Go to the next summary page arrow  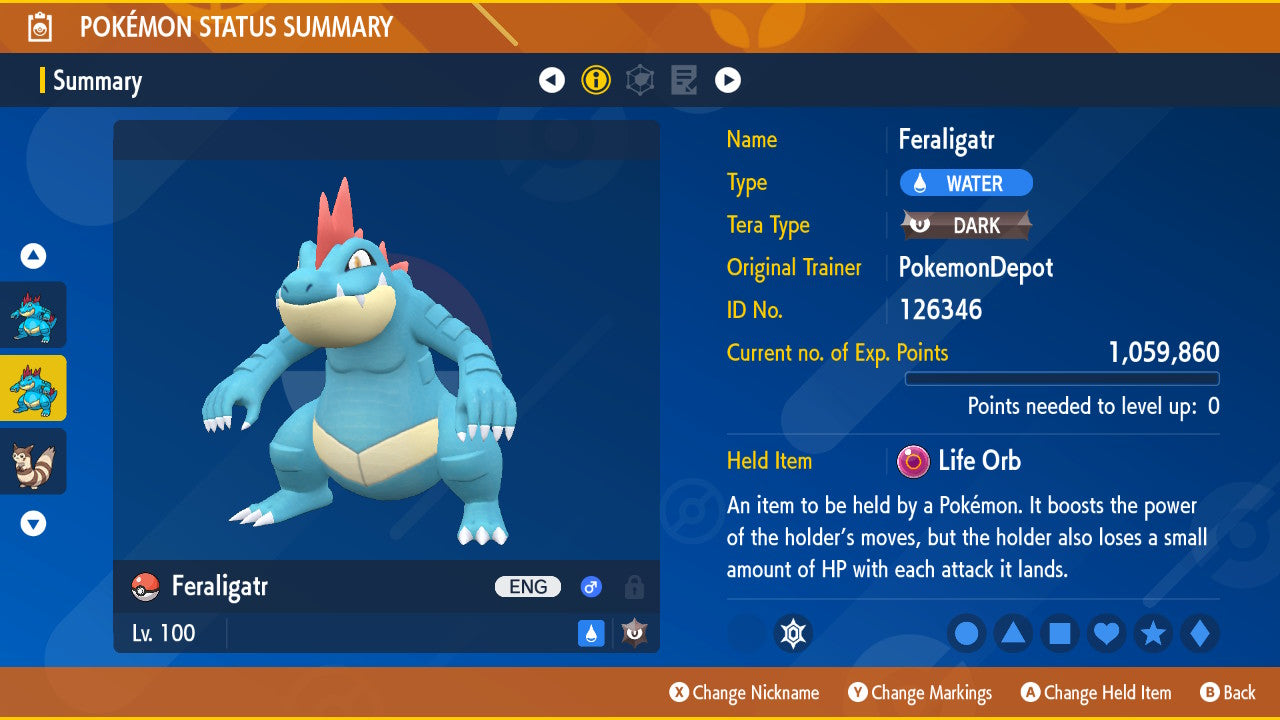pyautogui.click(x=728, y=80)
